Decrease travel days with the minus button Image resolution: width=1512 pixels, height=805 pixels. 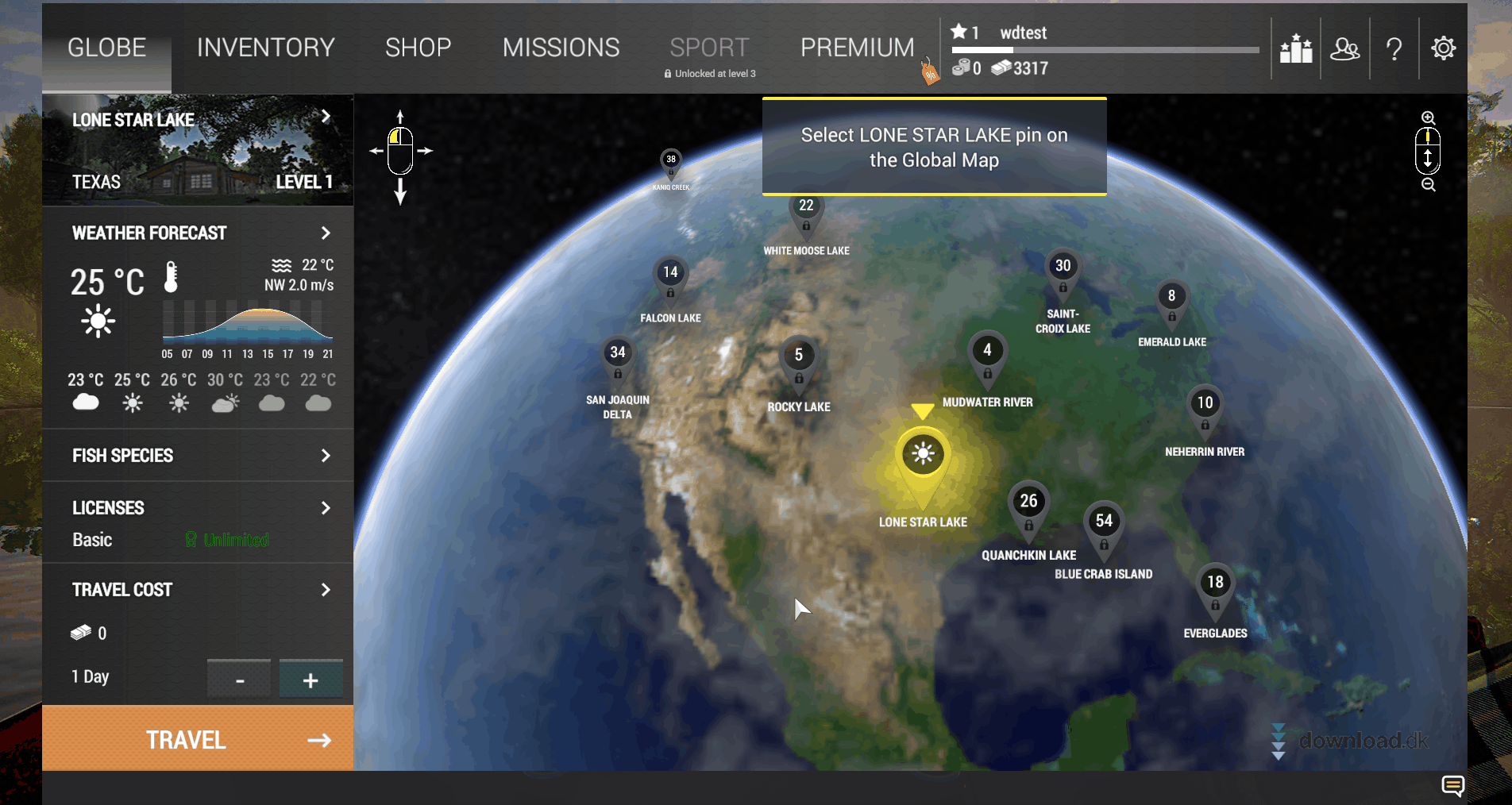(239, 680)
